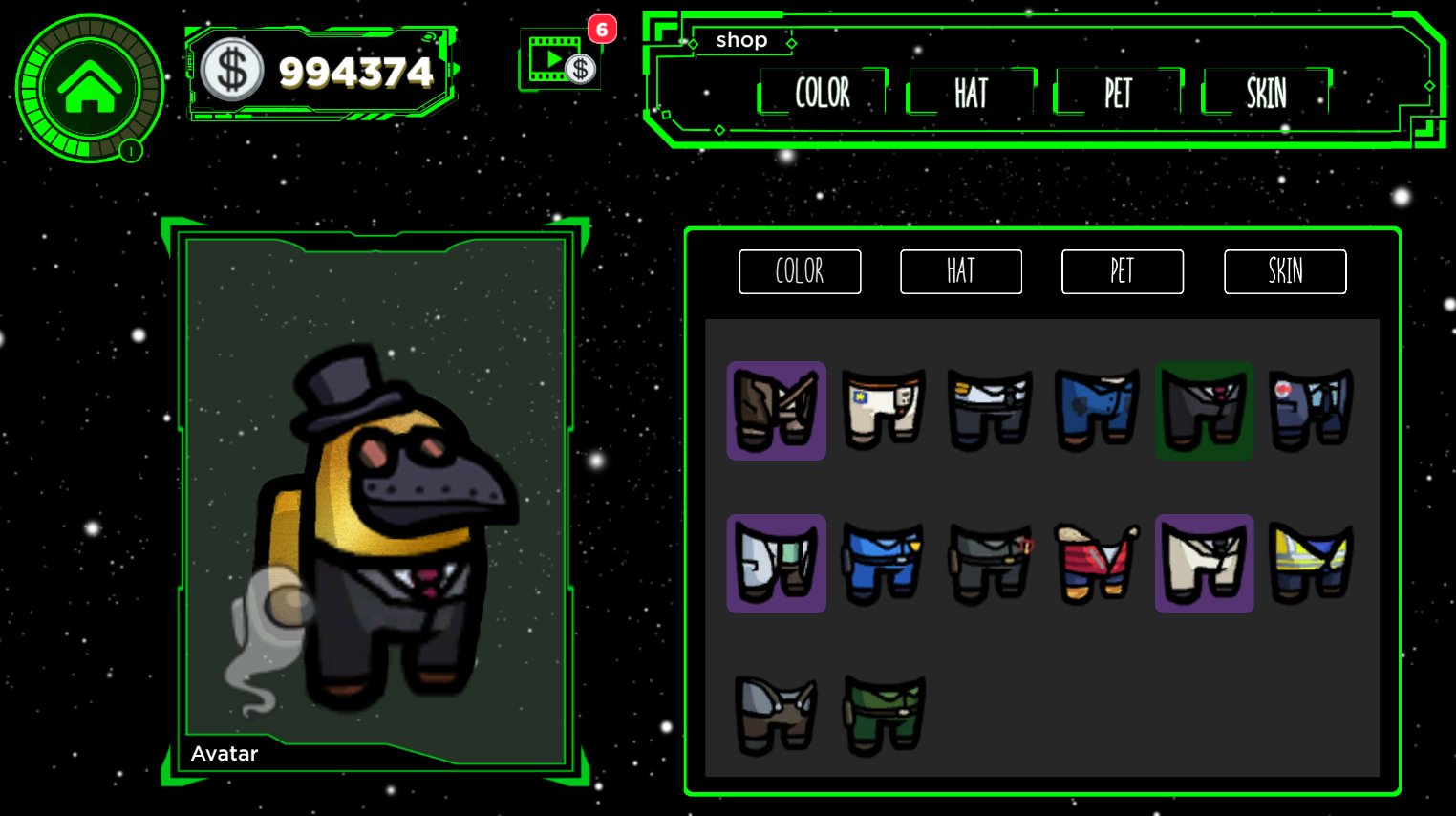Choose the red winter jacket skin

1097,564
